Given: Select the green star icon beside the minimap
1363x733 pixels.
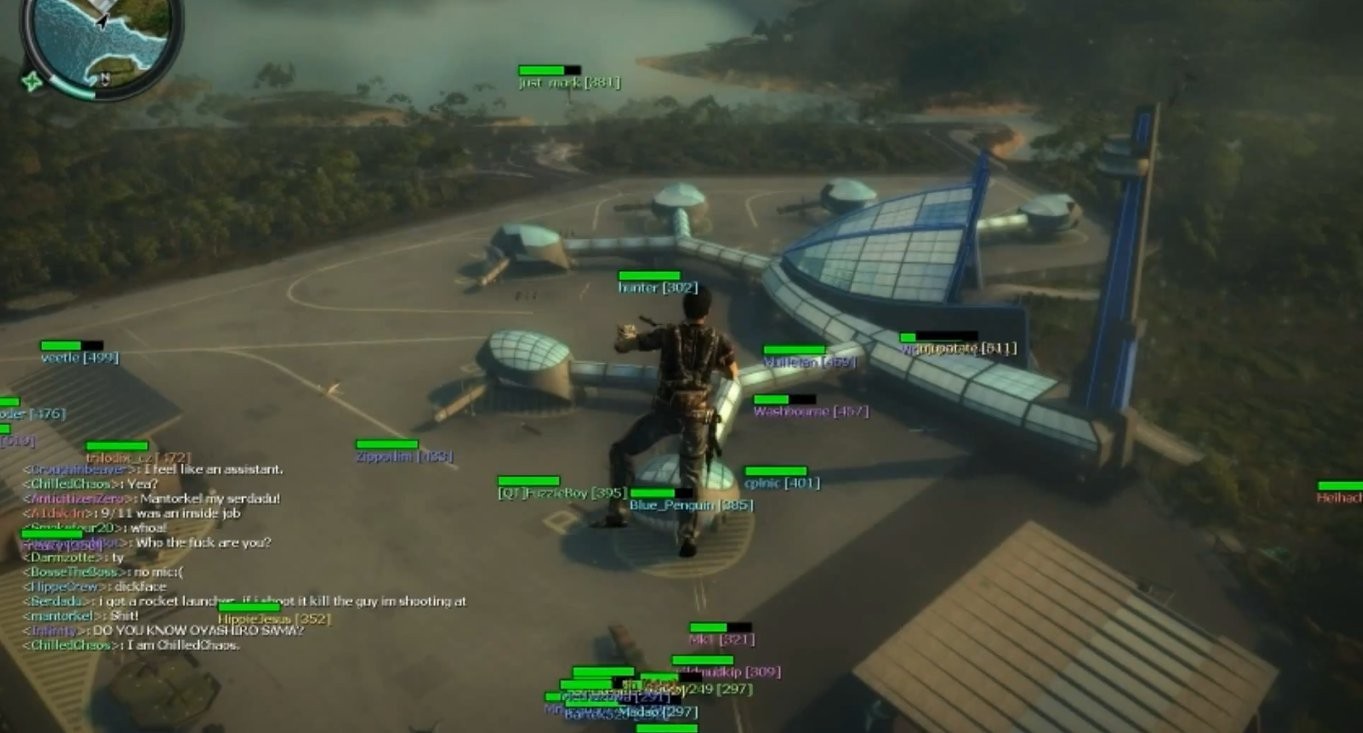Looking at the screenshot, I should pos(32,81).
